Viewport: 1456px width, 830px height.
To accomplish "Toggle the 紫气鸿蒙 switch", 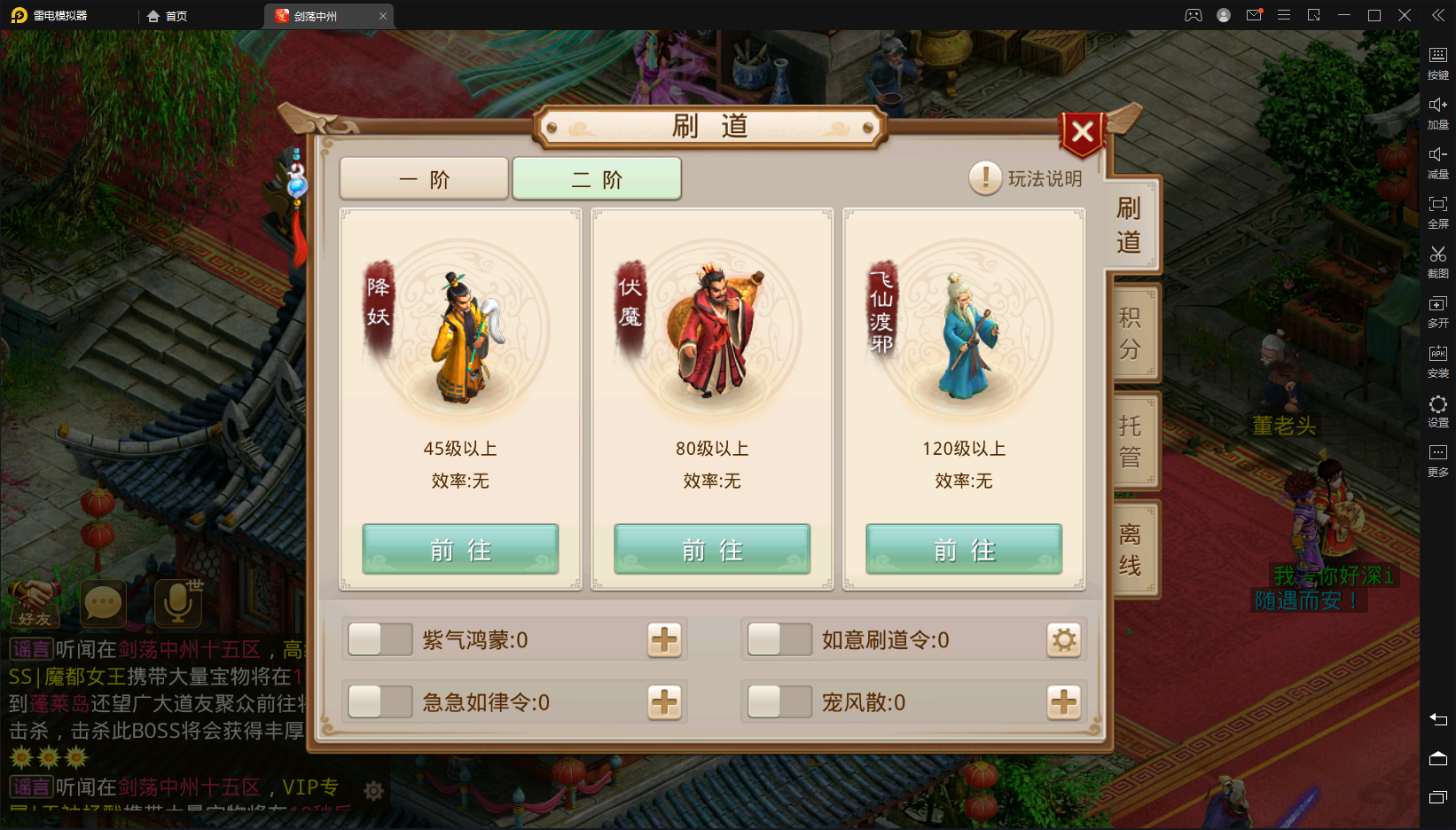I will coord(380,639).
